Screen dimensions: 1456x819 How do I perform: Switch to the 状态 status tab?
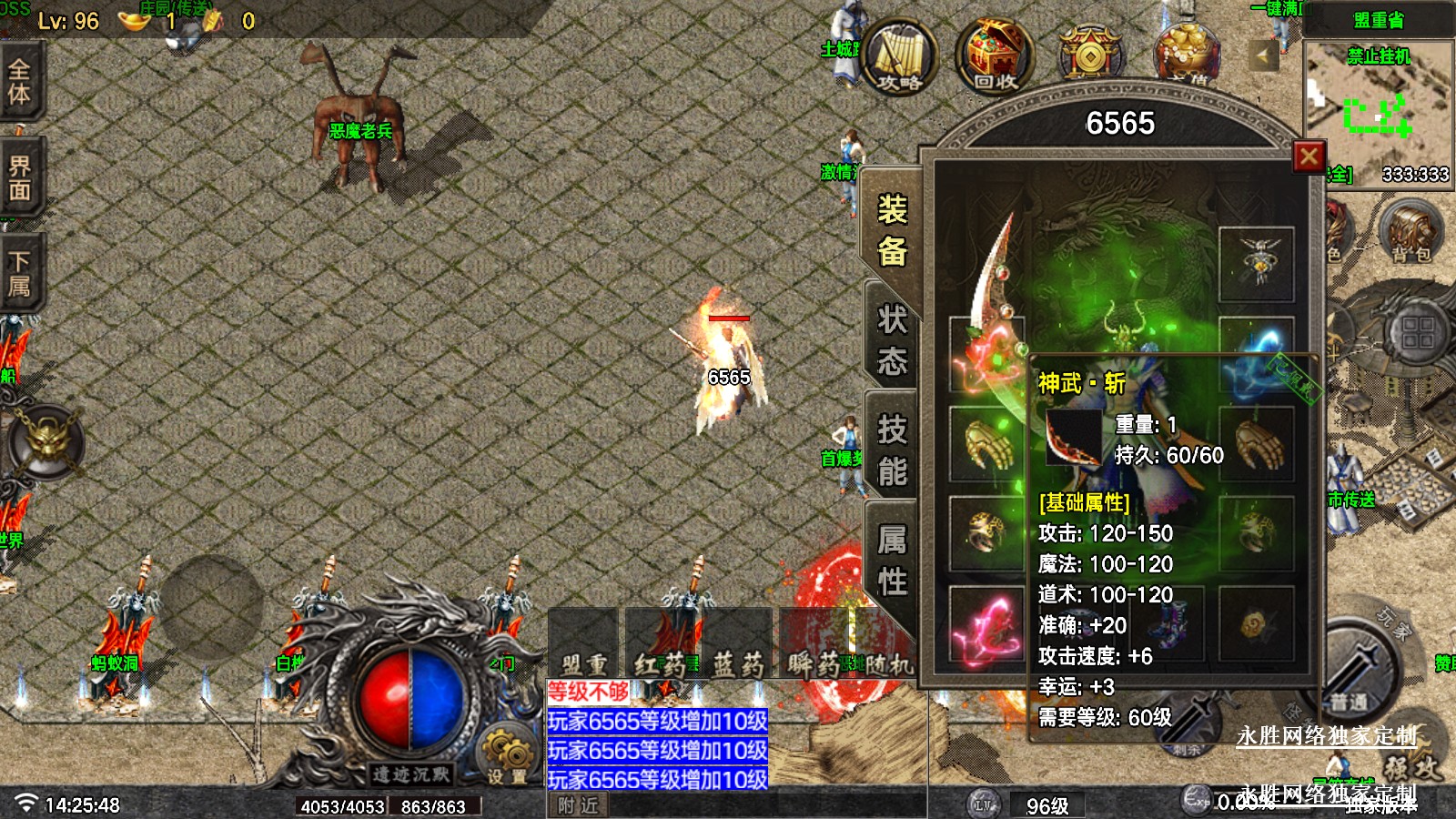coord(892,340)
